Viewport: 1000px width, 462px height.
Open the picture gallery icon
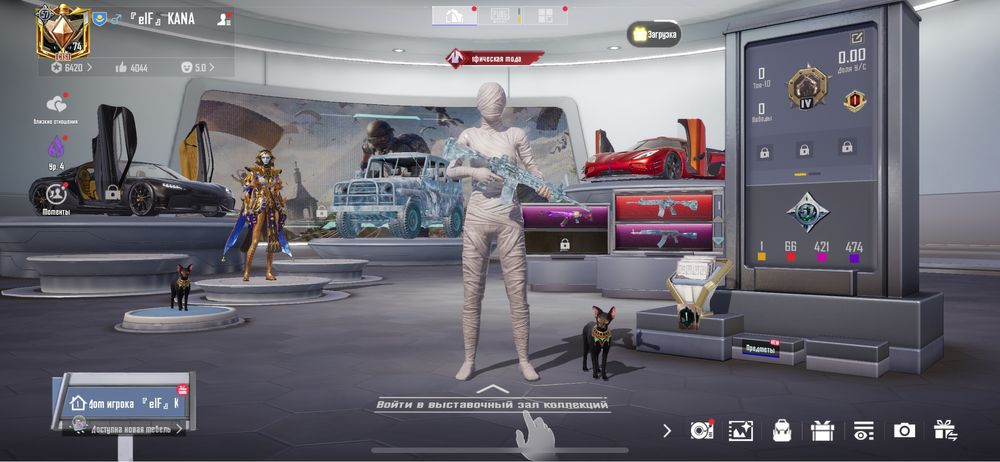click(x=740, y=430)
